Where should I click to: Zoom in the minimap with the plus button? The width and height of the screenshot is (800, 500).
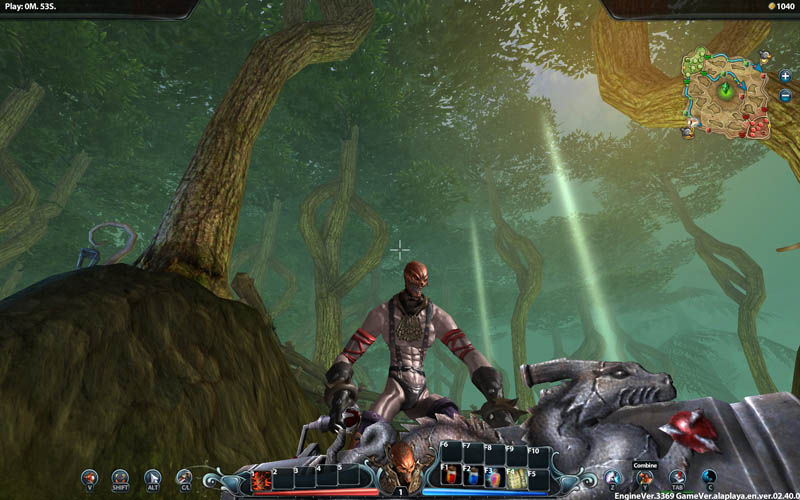point(785,77)
